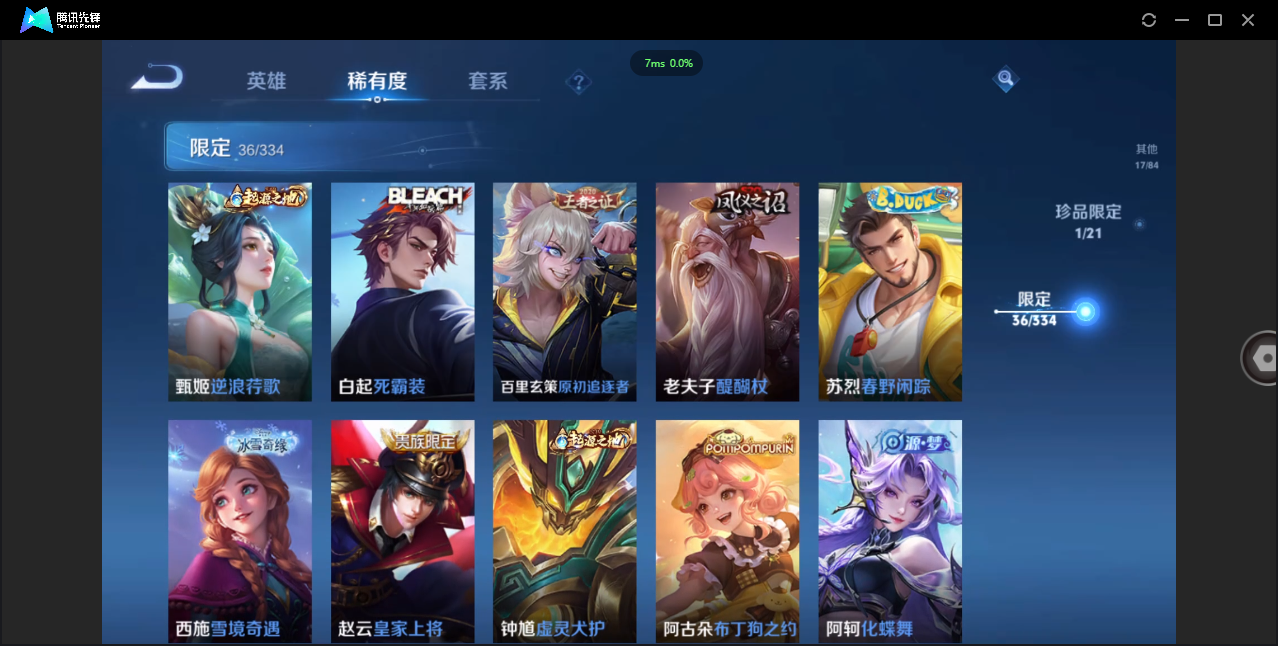This screenshot has width=1278, height=646.
Task: Select 西施 雪境奇遇 skin card
Action: coord(240,530)
